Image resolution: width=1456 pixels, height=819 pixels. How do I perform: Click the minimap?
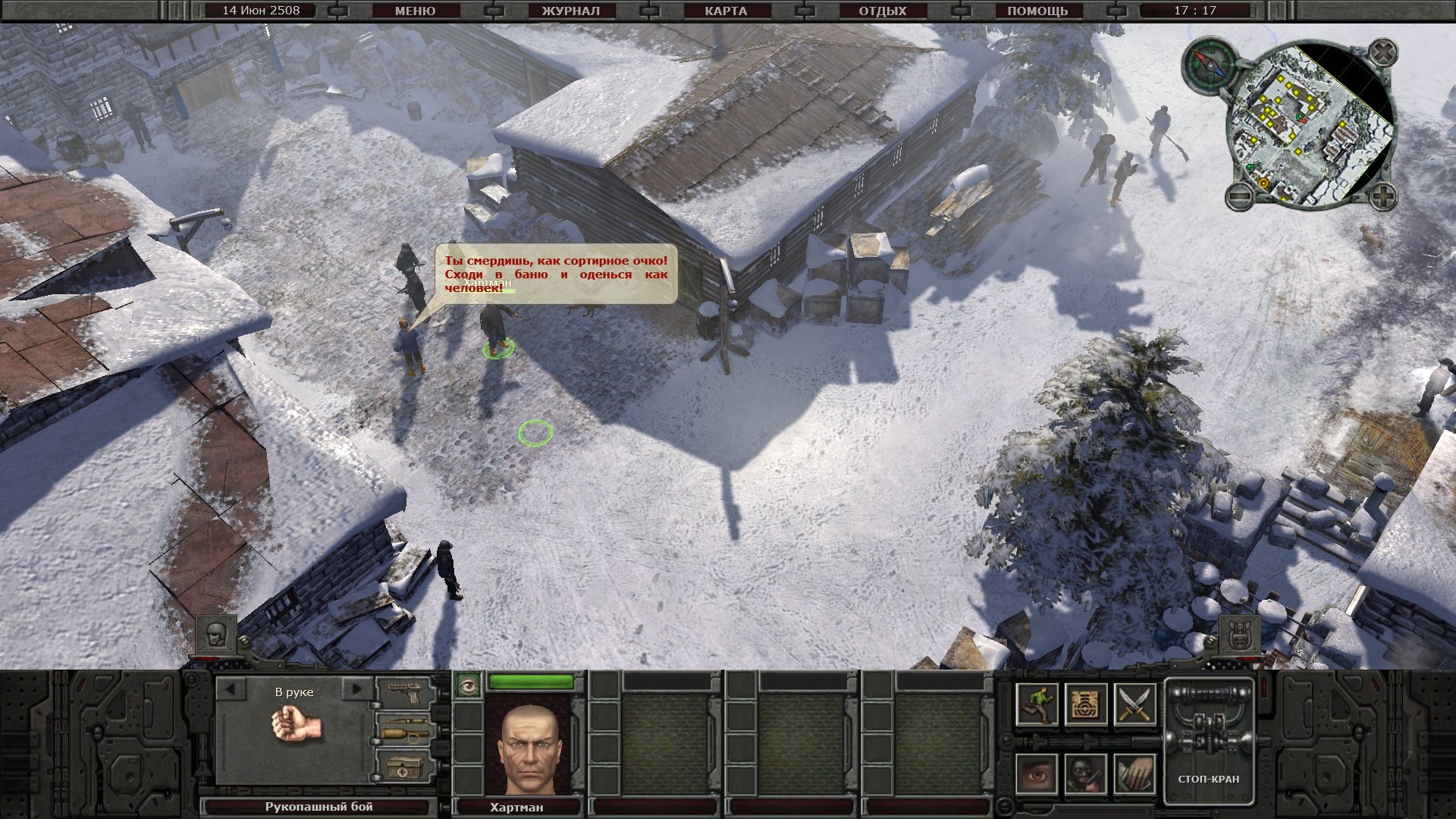tap(1310, 125)
